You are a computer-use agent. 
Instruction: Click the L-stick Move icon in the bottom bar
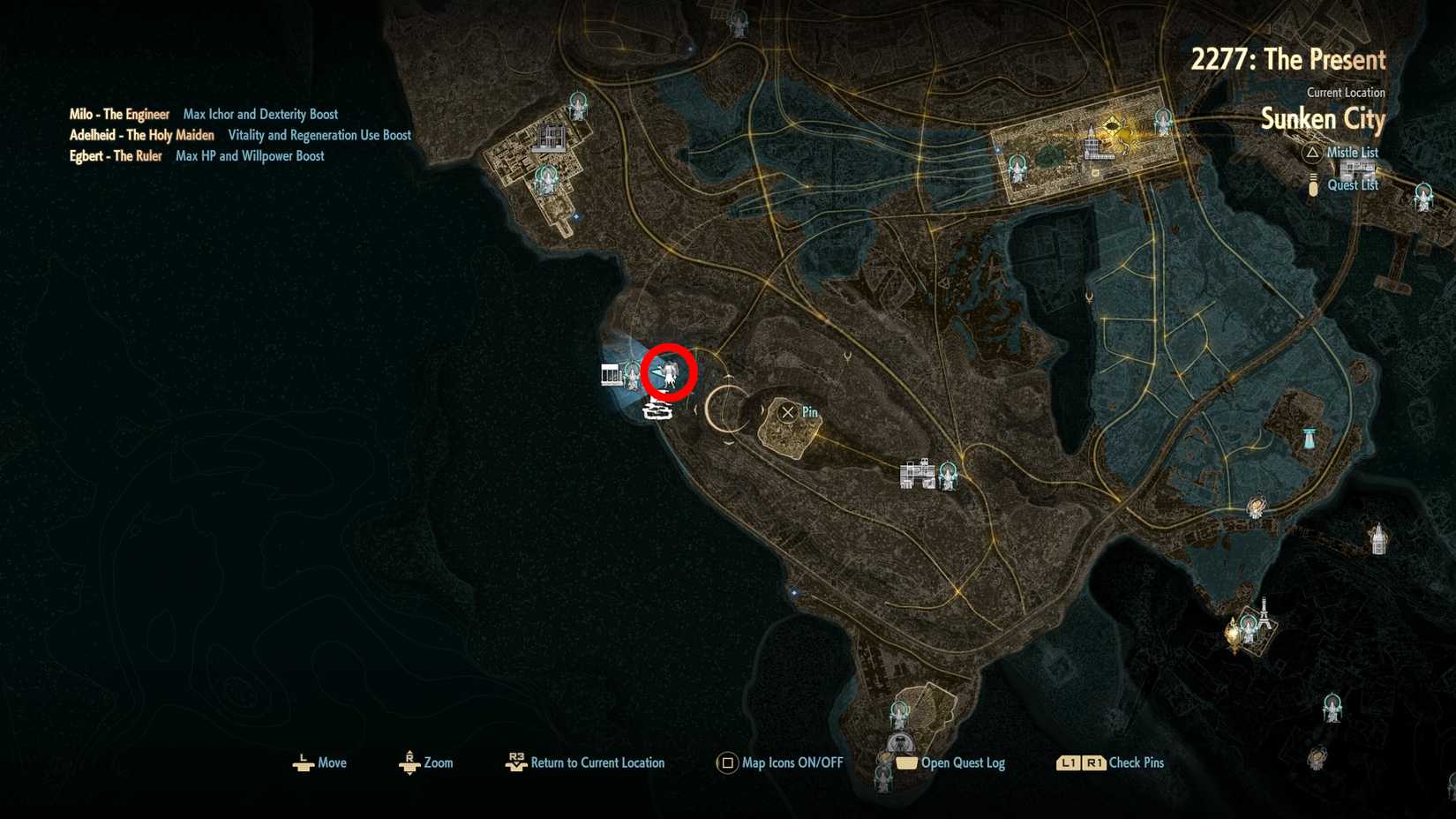304,763
